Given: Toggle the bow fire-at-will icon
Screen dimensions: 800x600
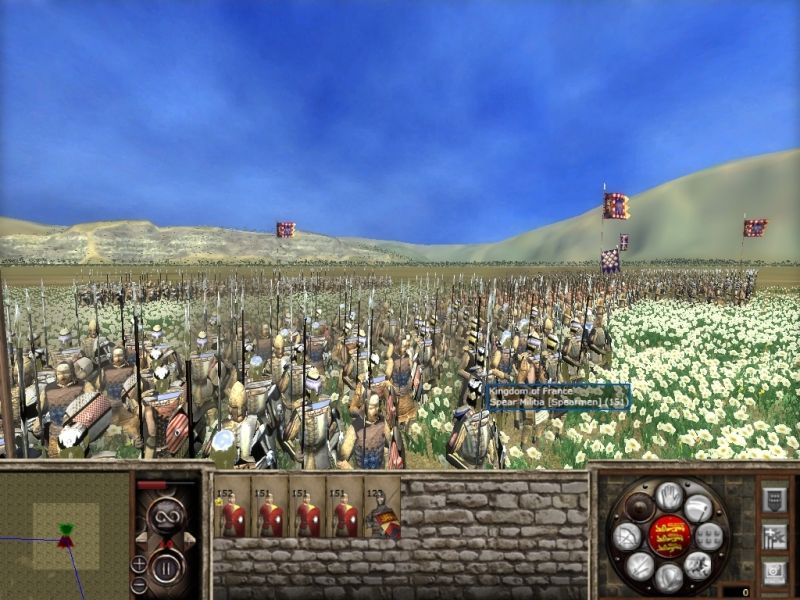Looking at the screenshot, I should click(x=628, y=537).
